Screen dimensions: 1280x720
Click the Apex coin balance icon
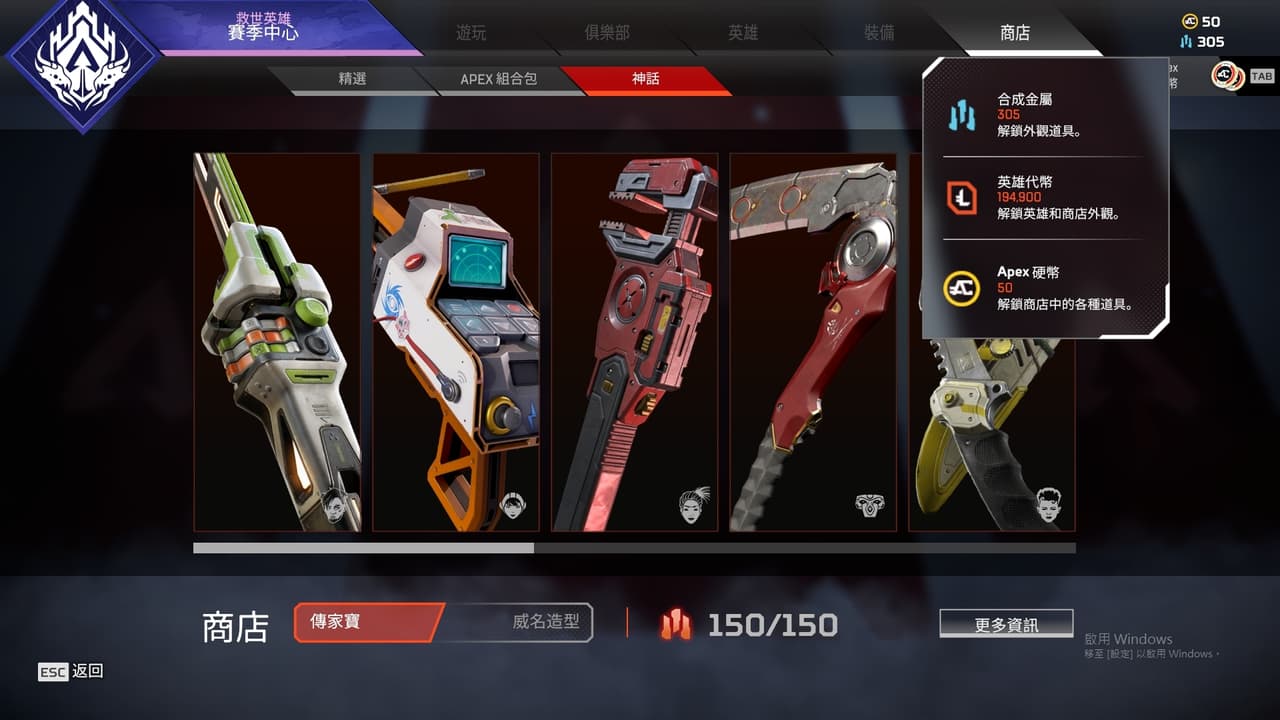pos(1189,21)
